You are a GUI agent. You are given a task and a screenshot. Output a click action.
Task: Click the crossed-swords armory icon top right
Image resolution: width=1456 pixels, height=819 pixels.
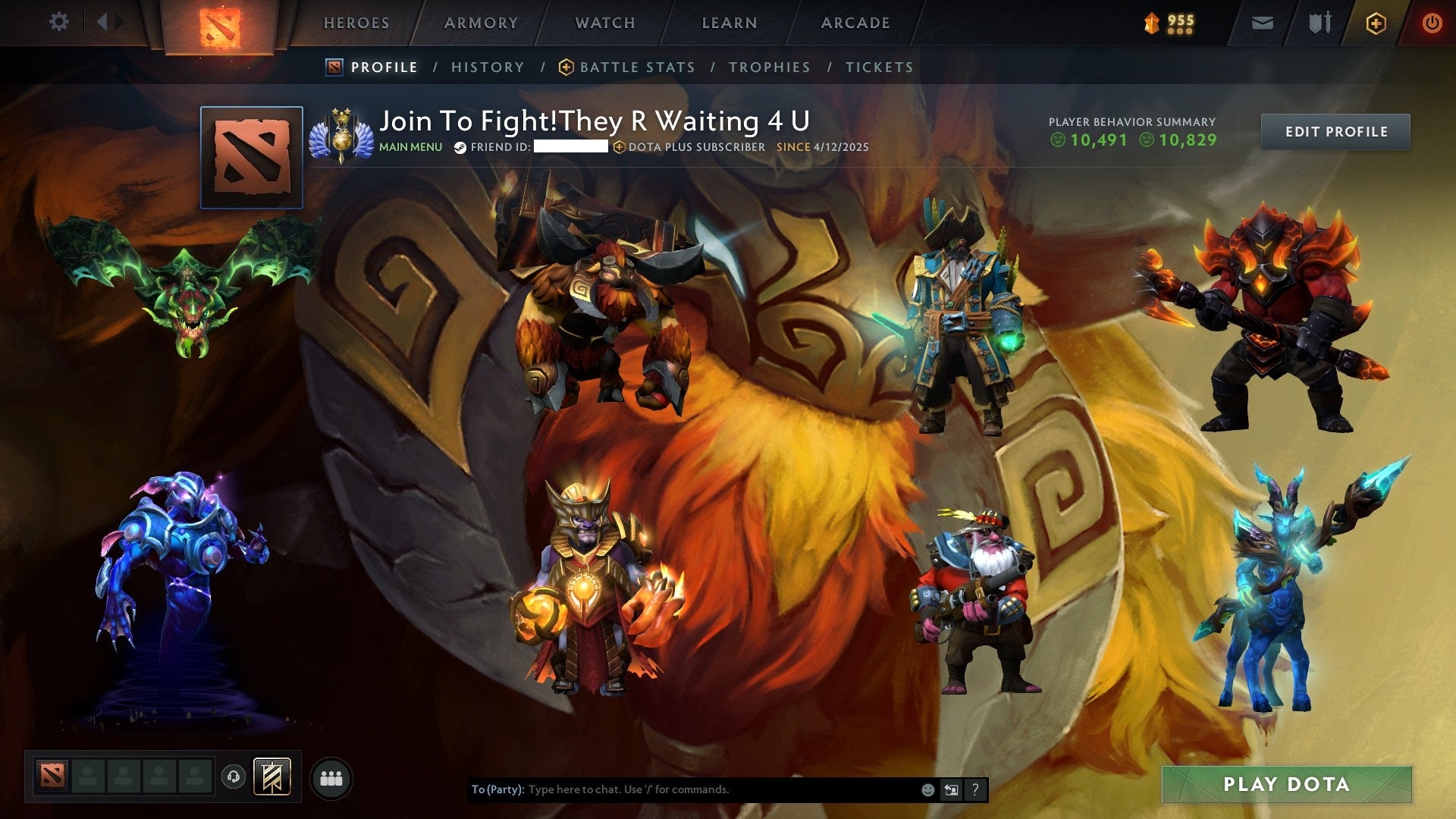(x=1319, y=23)
